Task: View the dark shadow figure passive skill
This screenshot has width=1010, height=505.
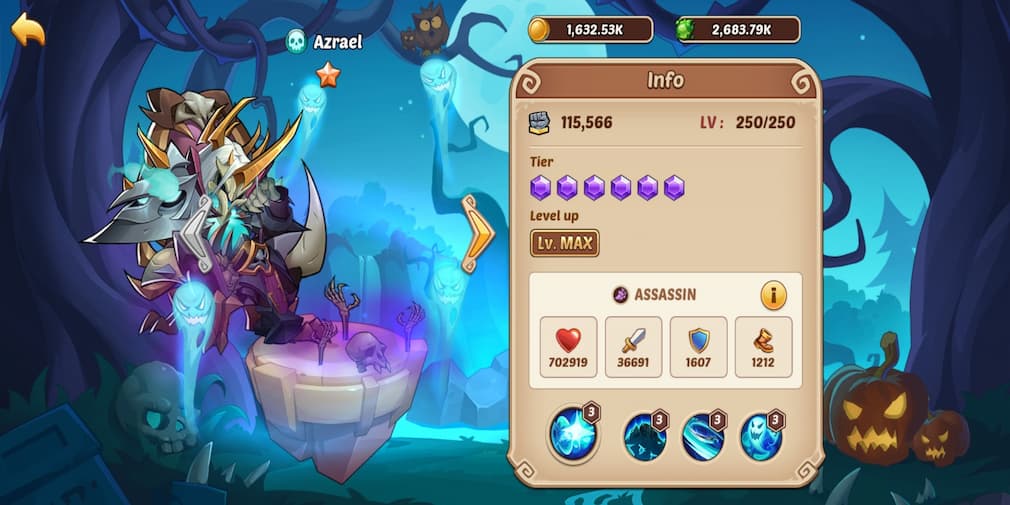Action: click(645, 438)
